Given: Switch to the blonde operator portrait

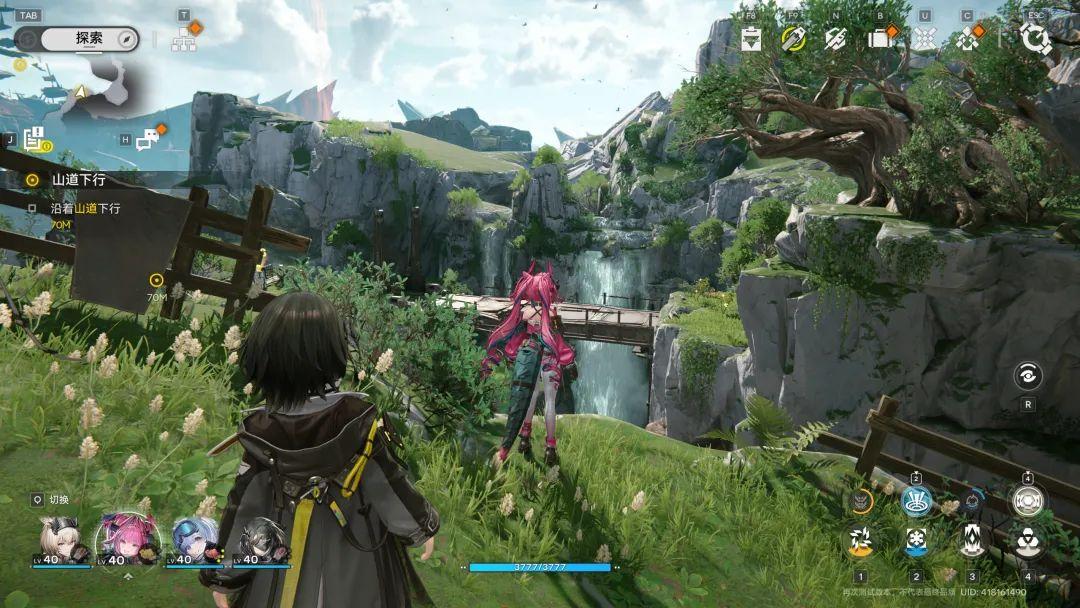Looking at the screenshot, I should click(62, 539).
